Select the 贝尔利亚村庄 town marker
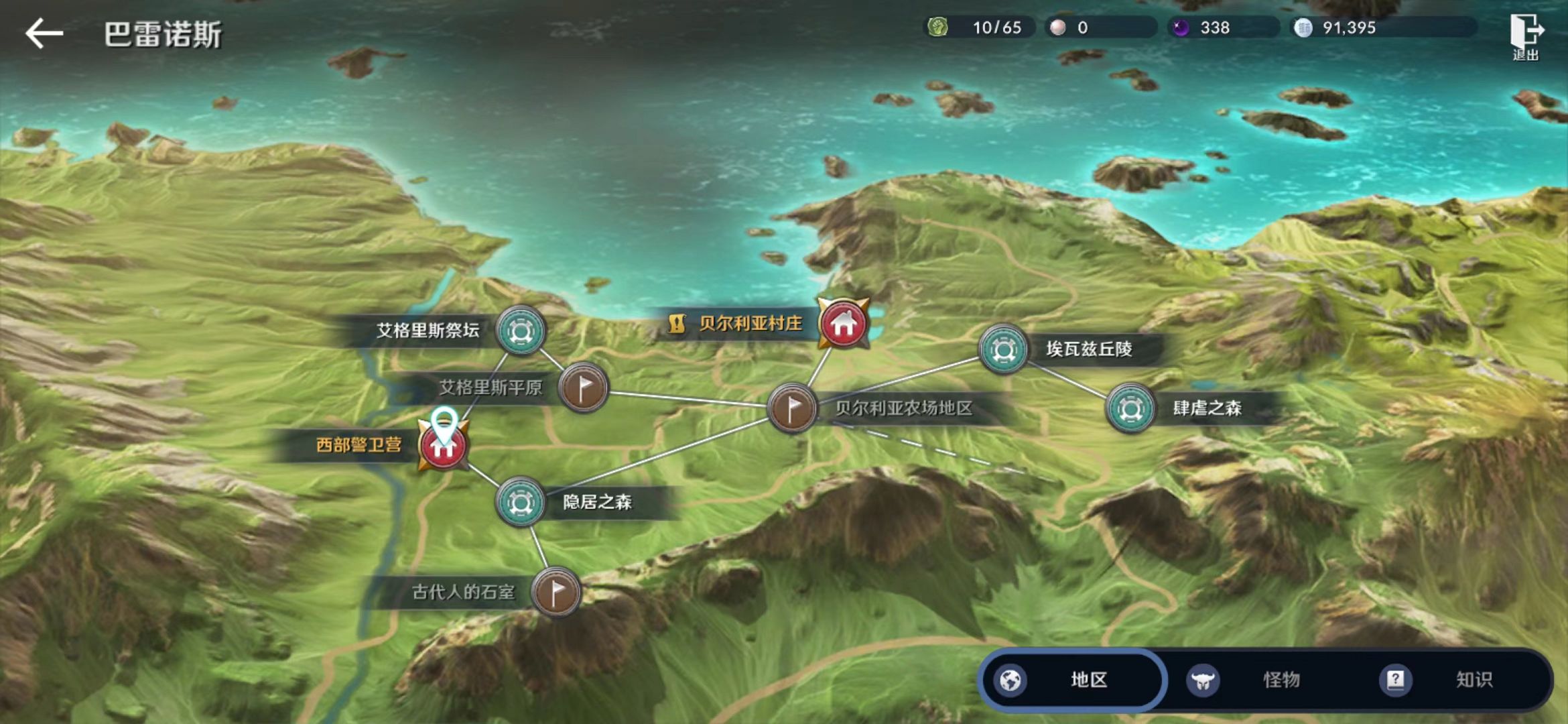This screenshot has height=724, width=1568. (x=843, y=324)
